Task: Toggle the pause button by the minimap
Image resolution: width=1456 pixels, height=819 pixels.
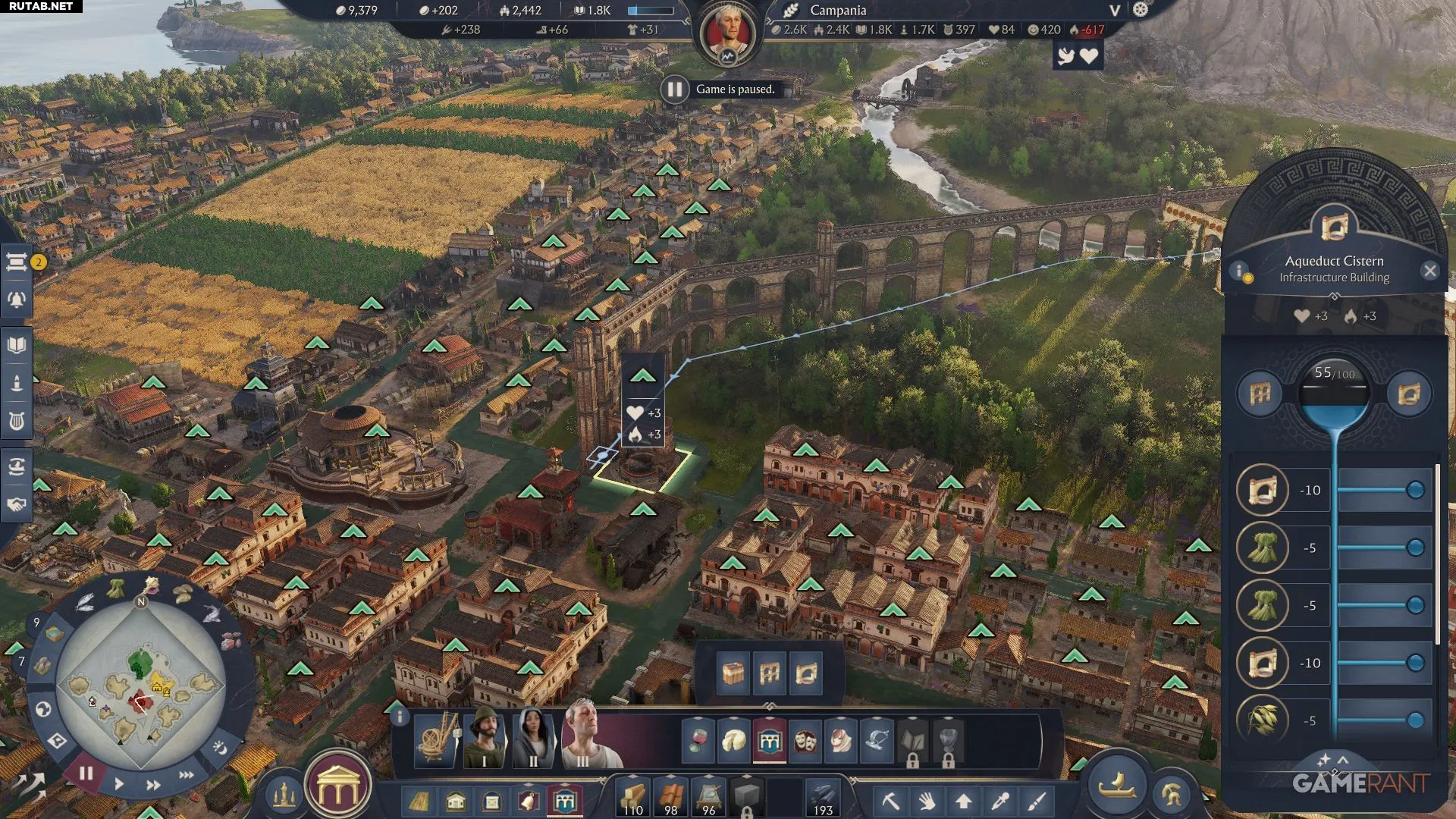Action: tap(86, 773)
